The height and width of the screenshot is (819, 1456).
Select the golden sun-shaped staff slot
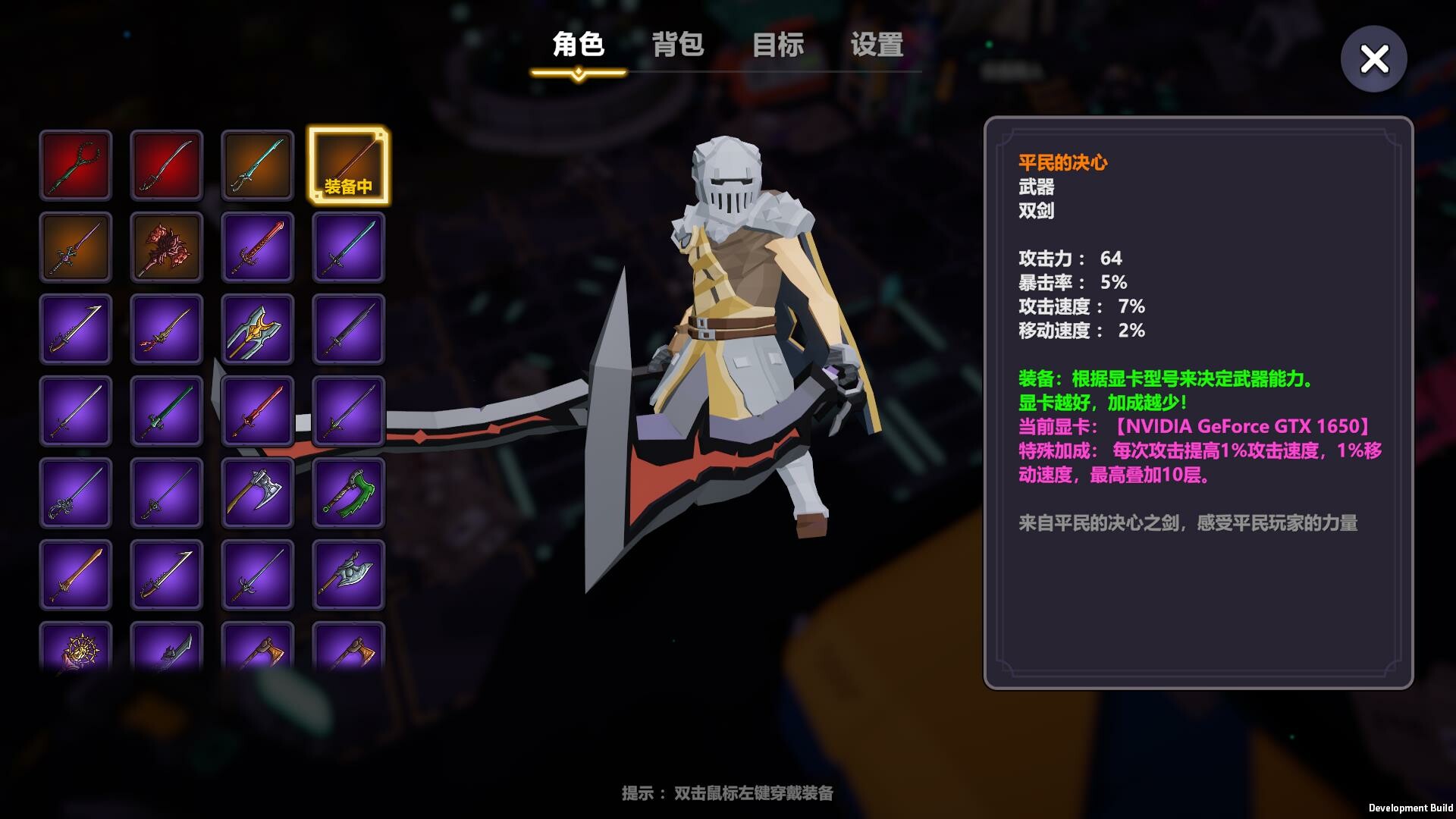click(x=76, y=648)
